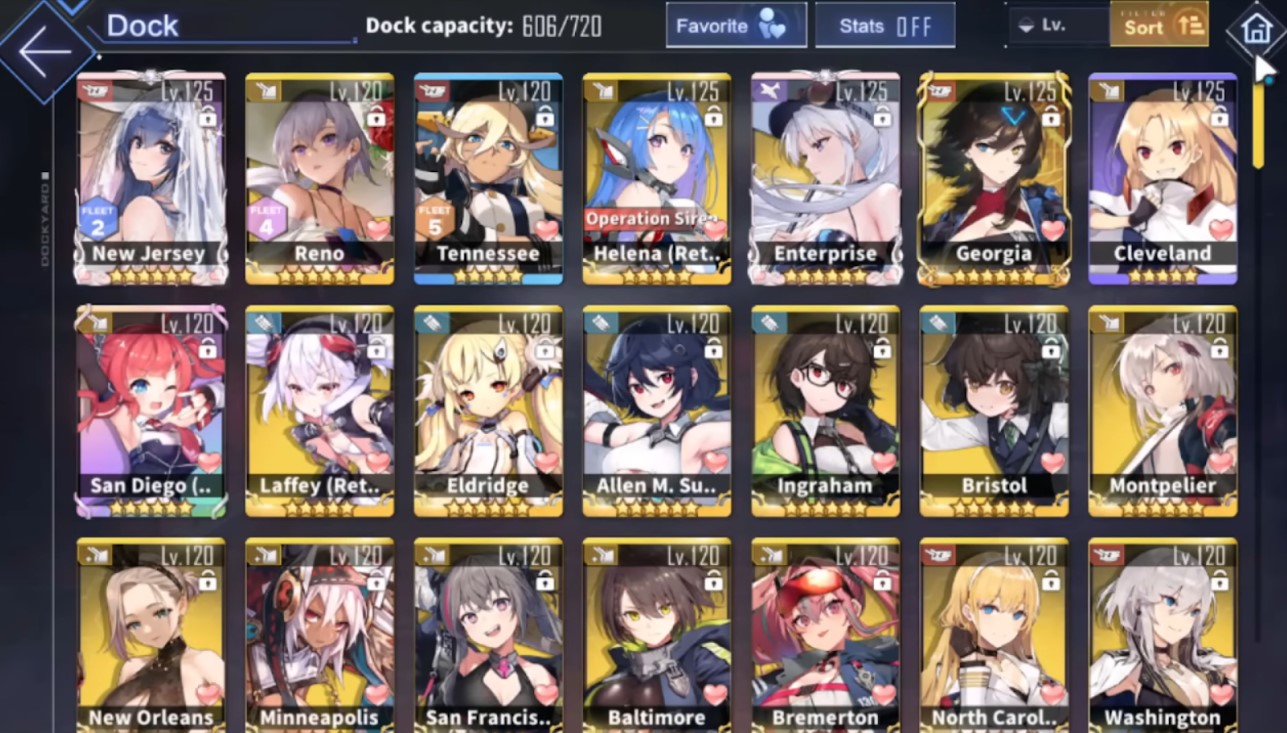Select the Enterprise ship card
Image resolution: width=1287 pixels, height=733 pixels.
click(825, 177)
